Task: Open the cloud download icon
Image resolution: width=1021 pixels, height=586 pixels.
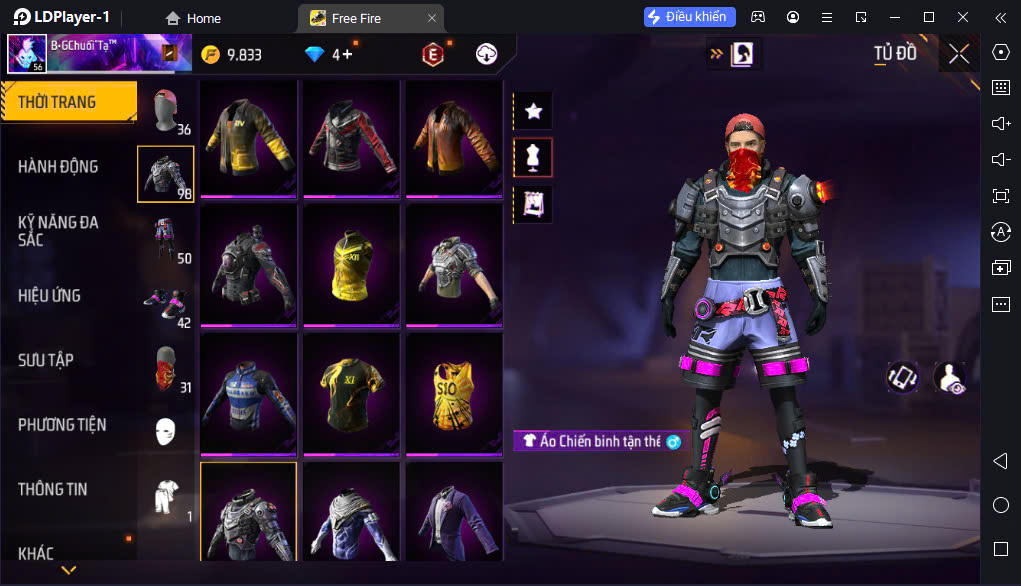Action: pos(487,54)
